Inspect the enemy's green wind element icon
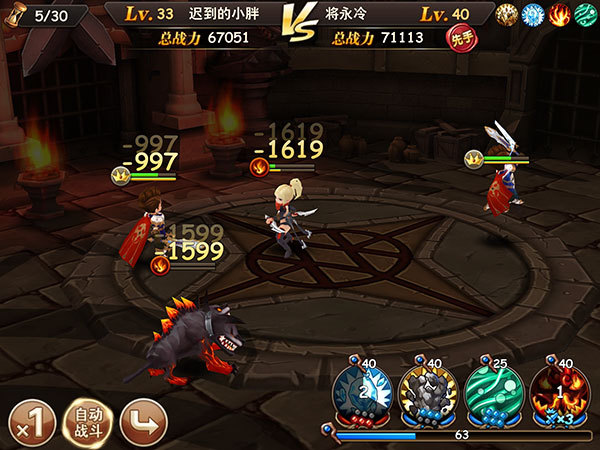600x450 pixels. coord(583,15)
